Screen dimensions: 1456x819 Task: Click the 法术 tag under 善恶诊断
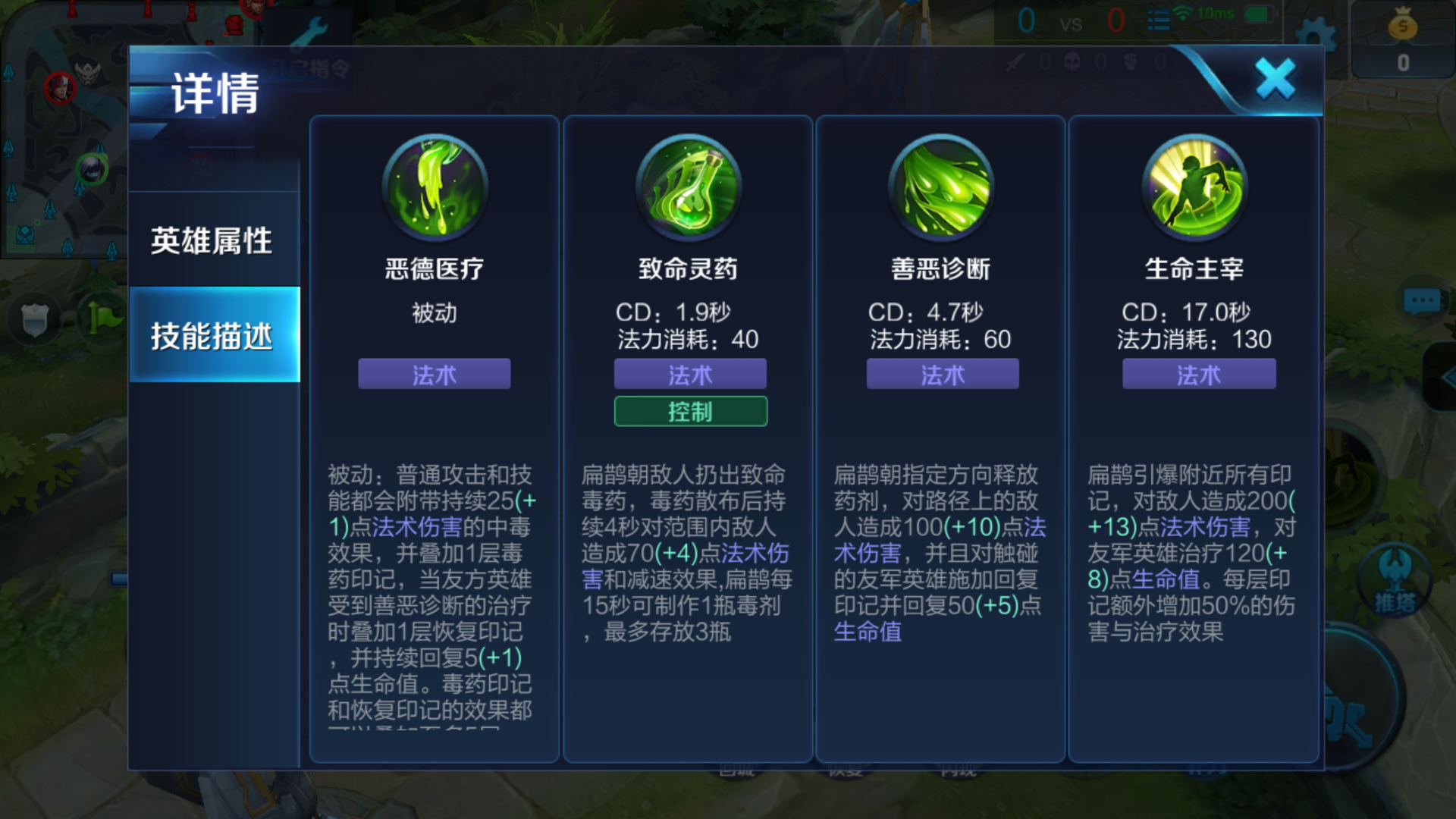[942, 373]
